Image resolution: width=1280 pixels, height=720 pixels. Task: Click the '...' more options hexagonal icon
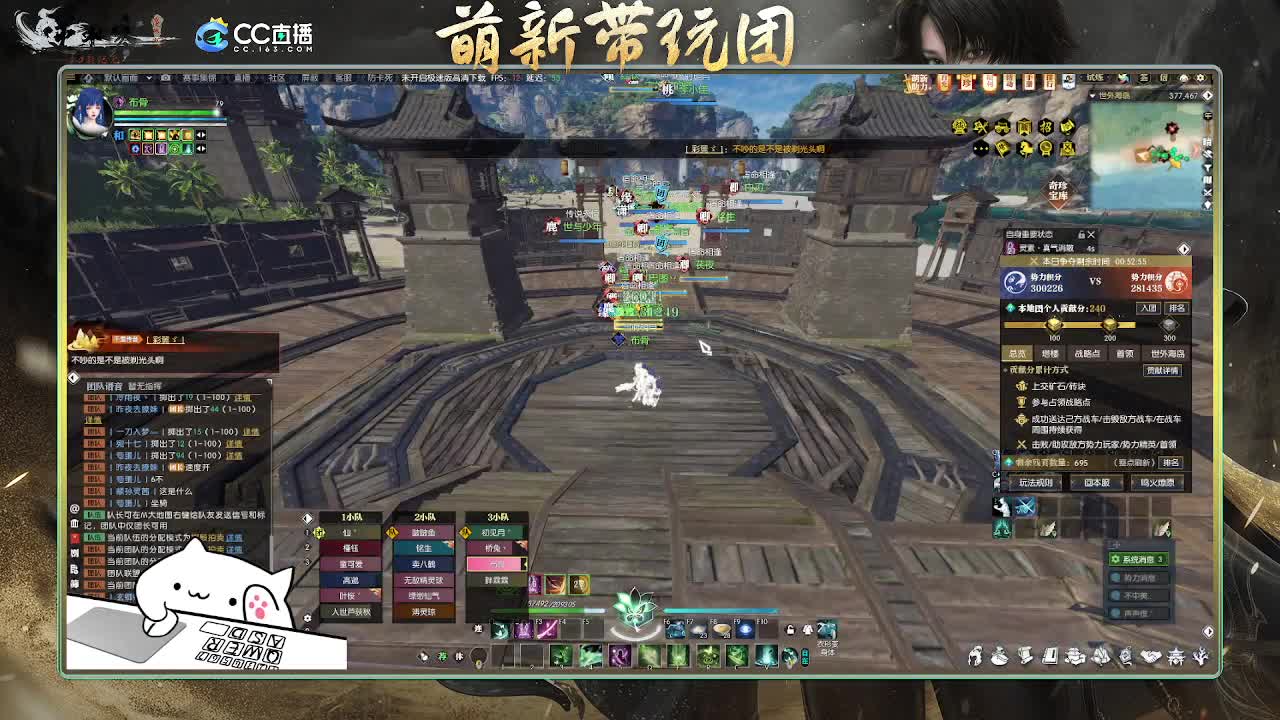pyautogui.click(x=981, y=148)
